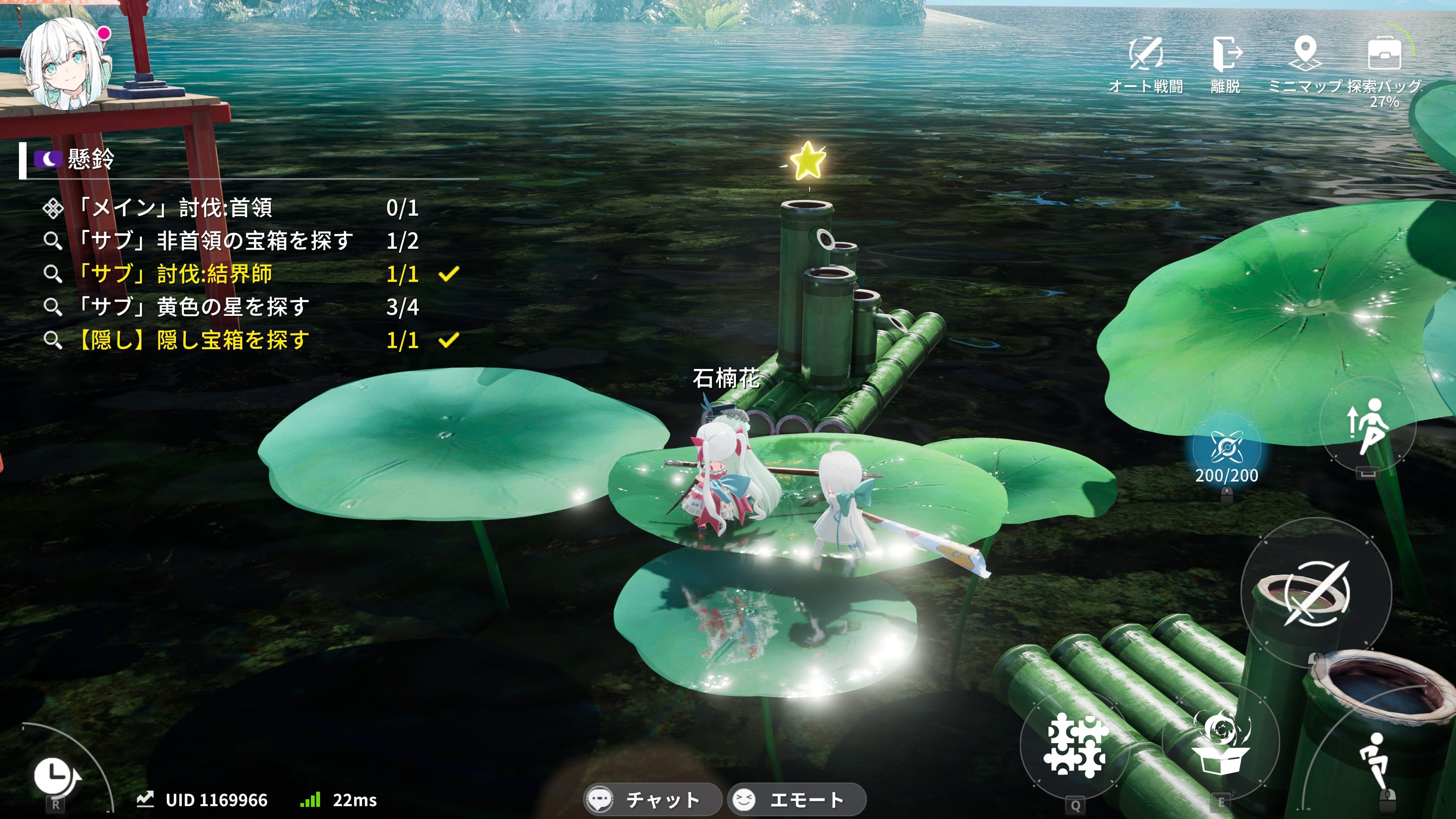Select the 討伐:結界師 completed objective
Viewport: 1456px width, 819px height.
coord(175,274)
